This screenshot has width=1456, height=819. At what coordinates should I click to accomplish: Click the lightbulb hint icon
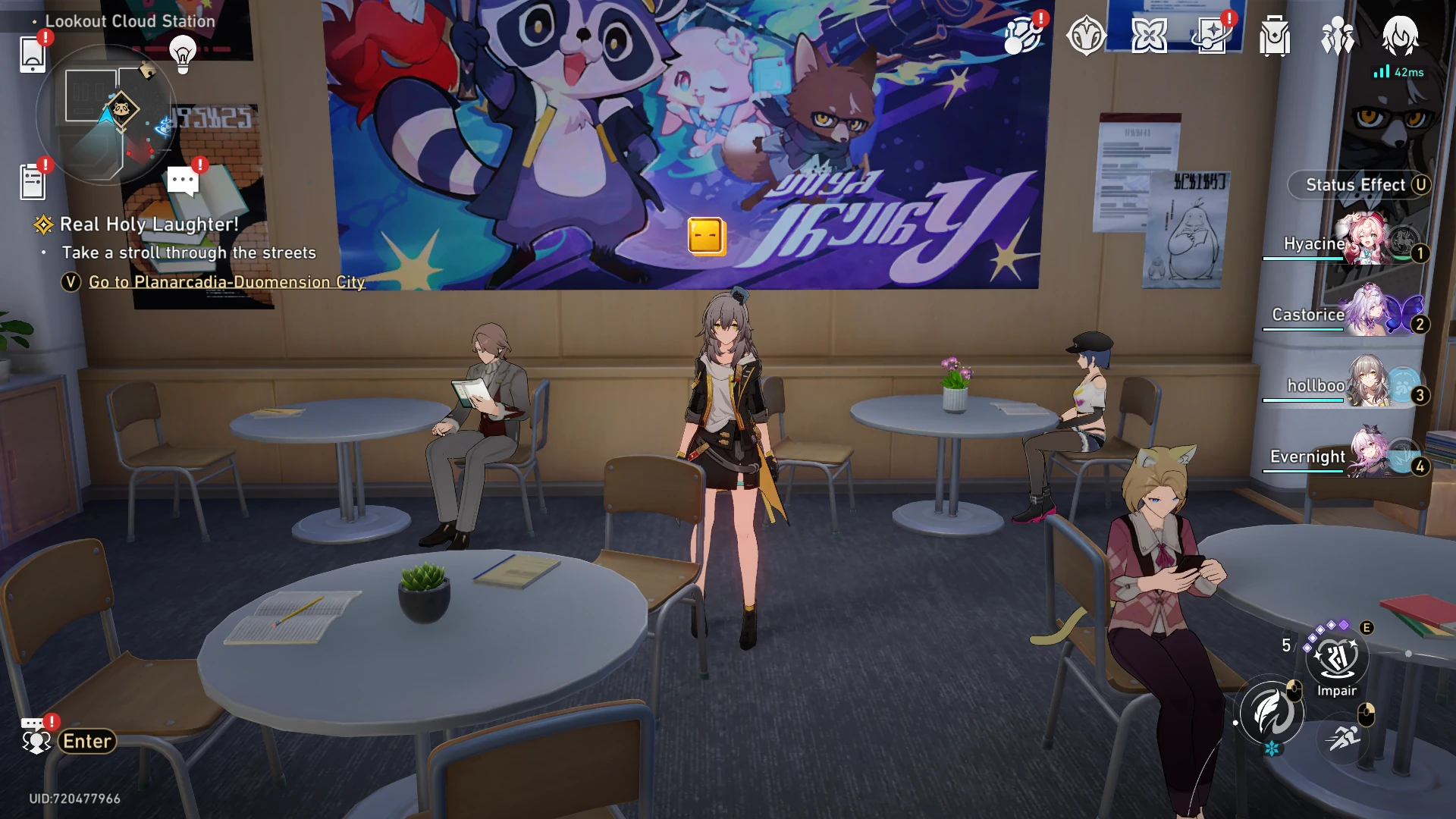pyautogui.click(x=183, y=53)
